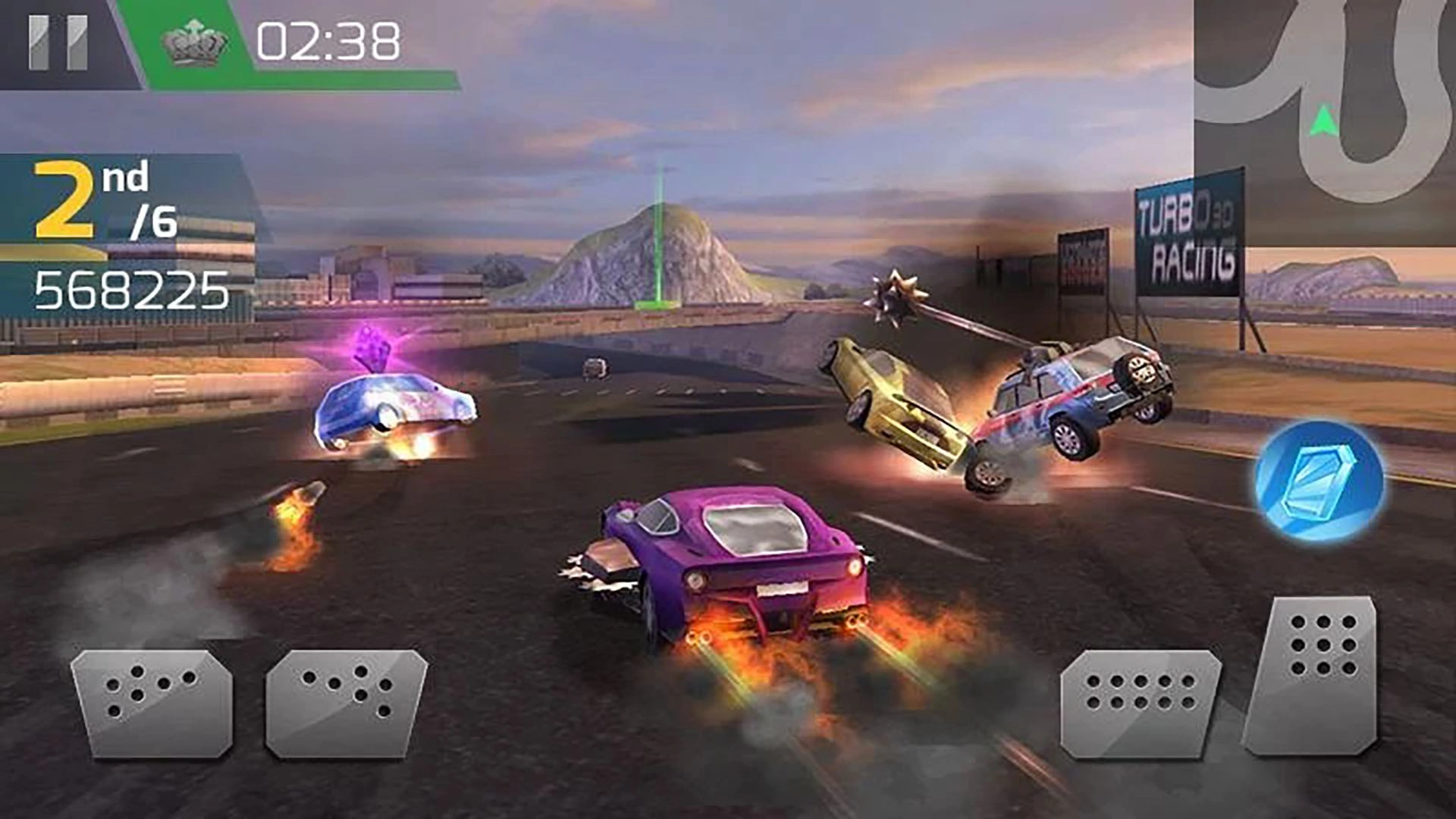
Task: Activate the blue shield power-up
Action: (1319, 482)
